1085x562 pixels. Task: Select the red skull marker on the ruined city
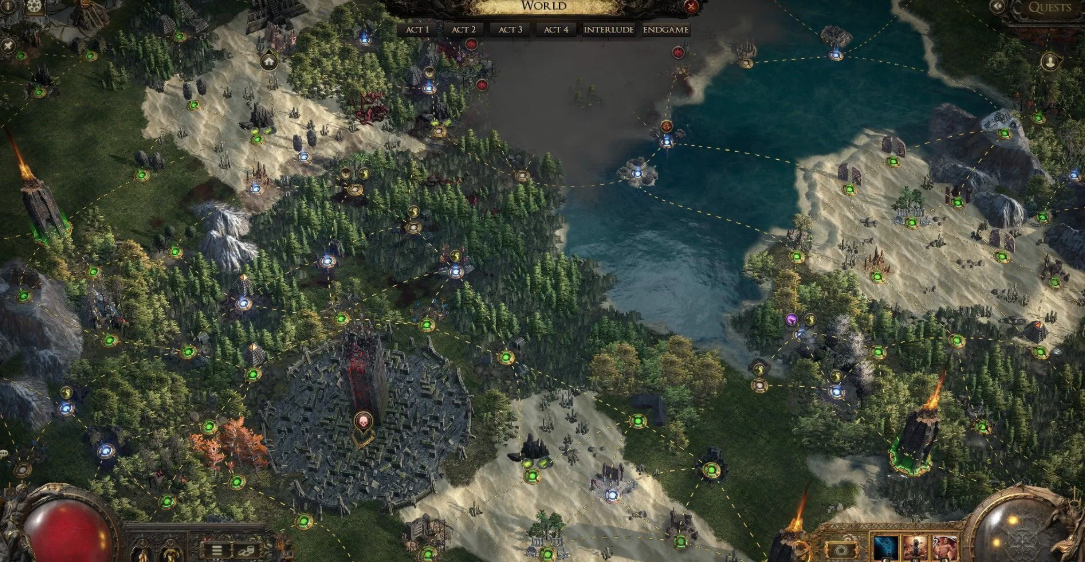click(x=362, y=420)
